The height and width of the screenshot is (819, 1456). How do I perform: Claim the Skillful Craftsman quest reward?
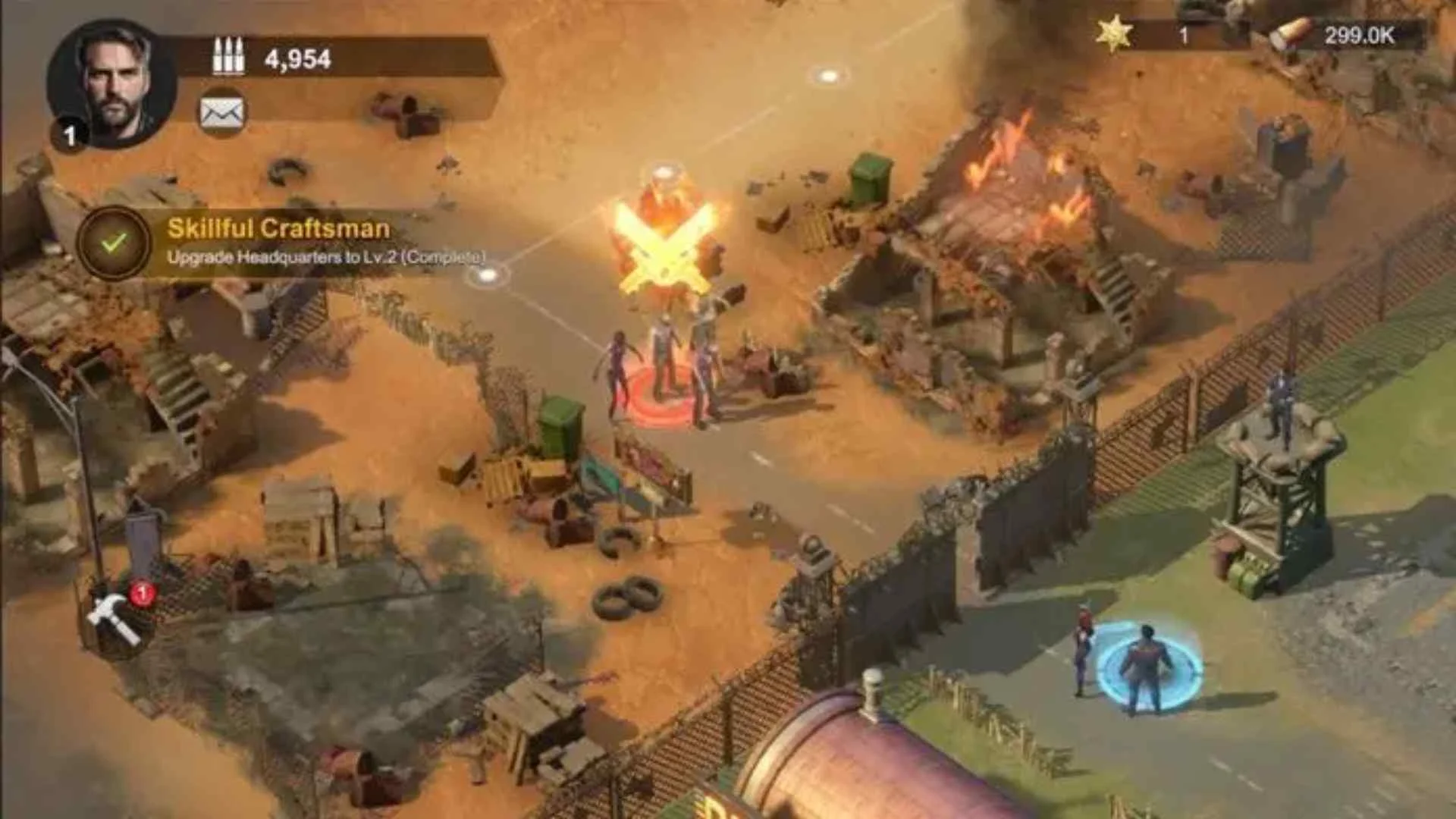tap(115, 243)
